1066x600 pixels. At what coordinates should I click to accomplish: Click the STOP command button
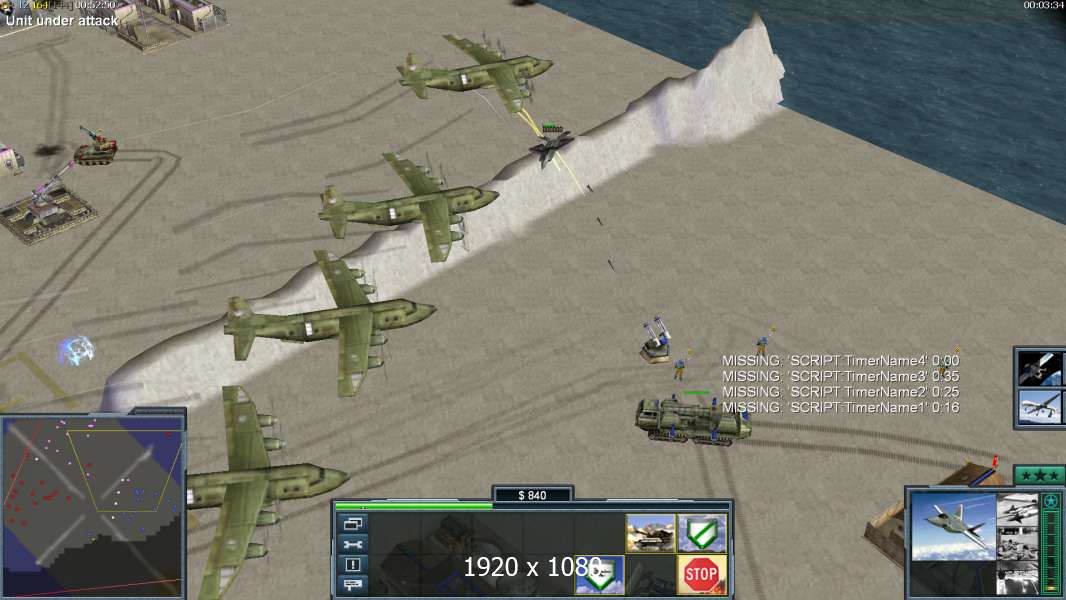coord(701,574)
